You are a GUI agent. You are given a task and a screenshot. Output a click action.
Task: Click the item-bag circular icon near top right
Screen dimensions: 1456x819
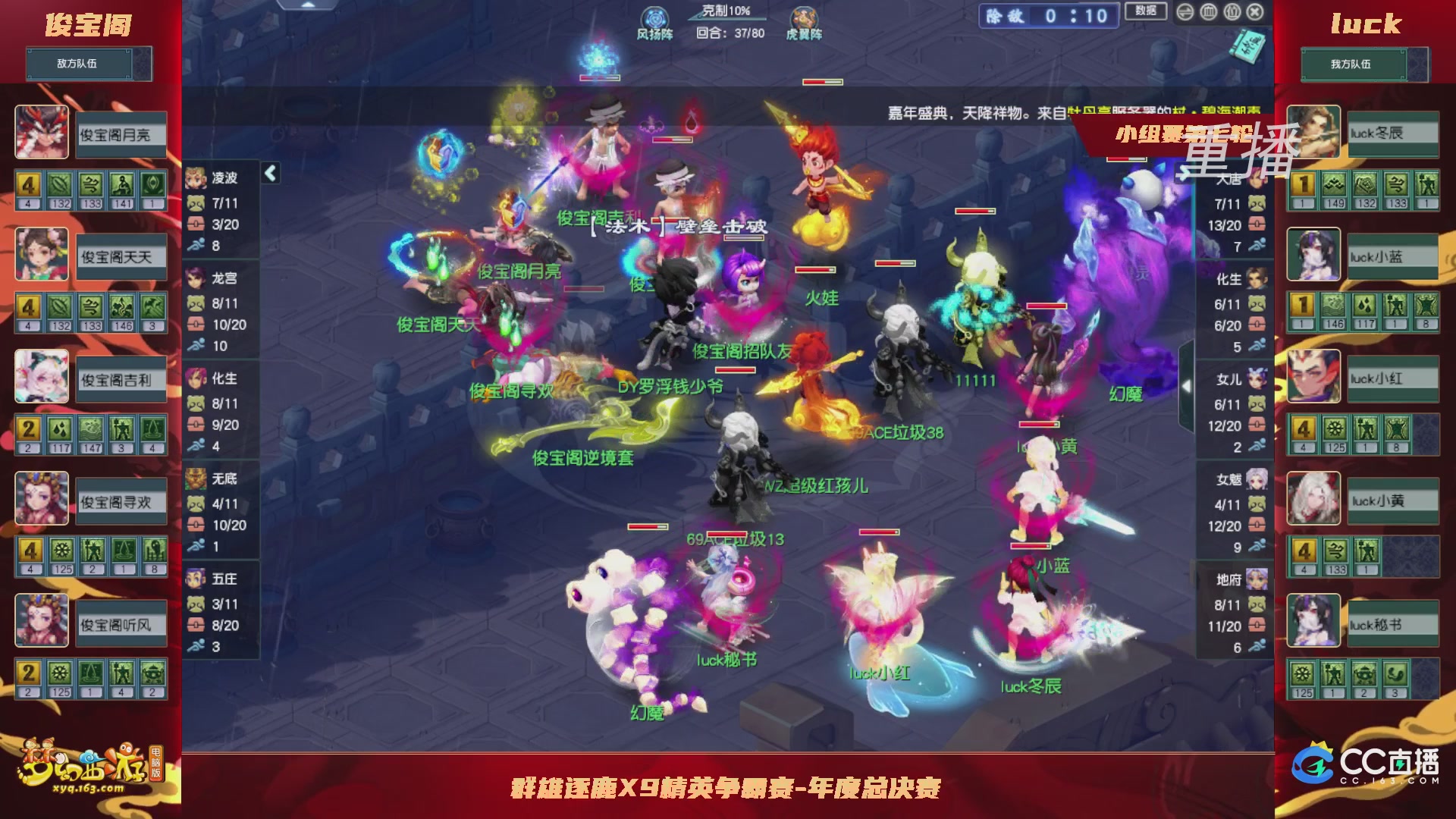(1232, 12)
